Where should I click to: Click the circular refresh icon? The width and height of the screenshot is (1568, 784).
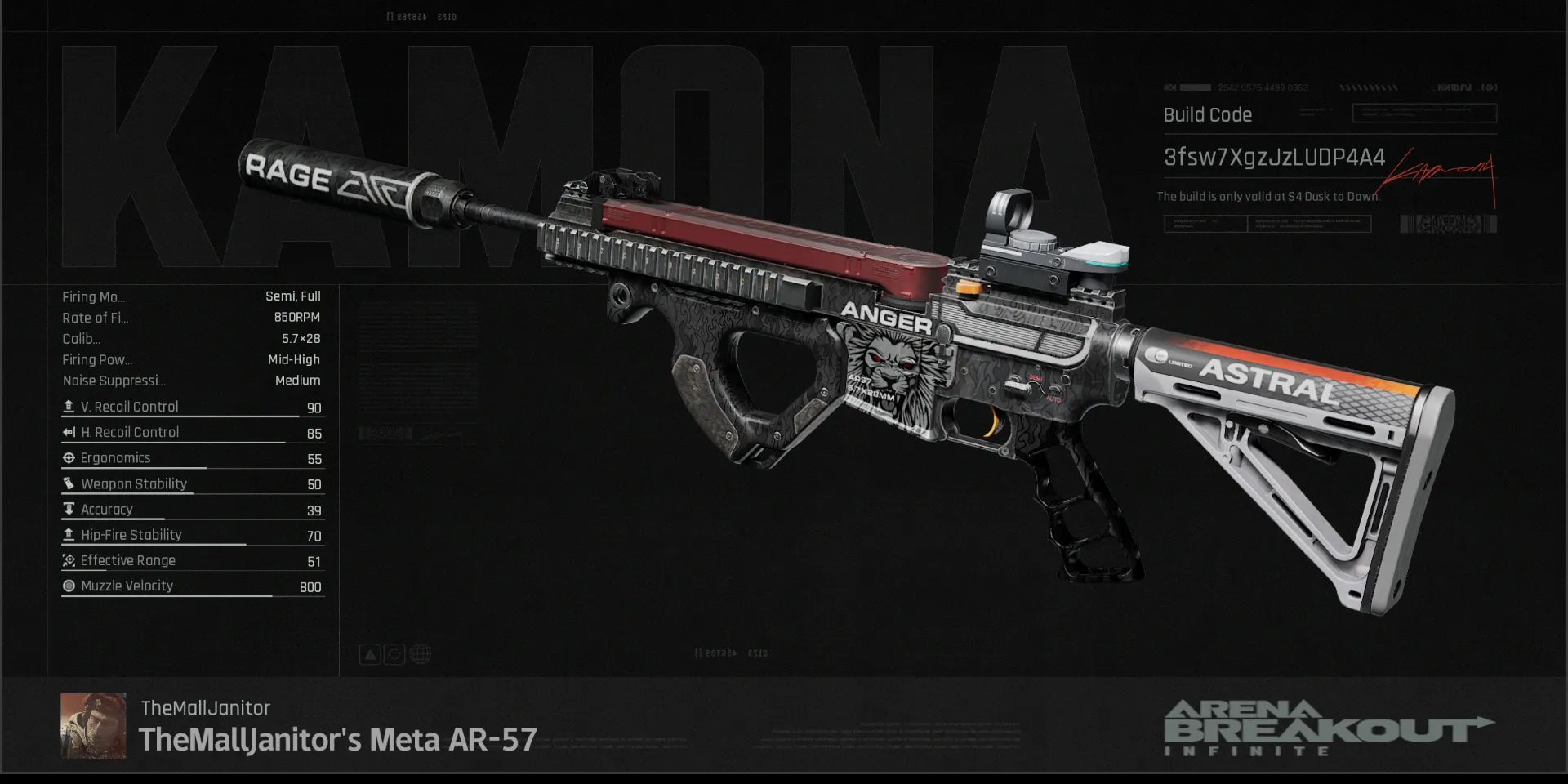[394, 653]
